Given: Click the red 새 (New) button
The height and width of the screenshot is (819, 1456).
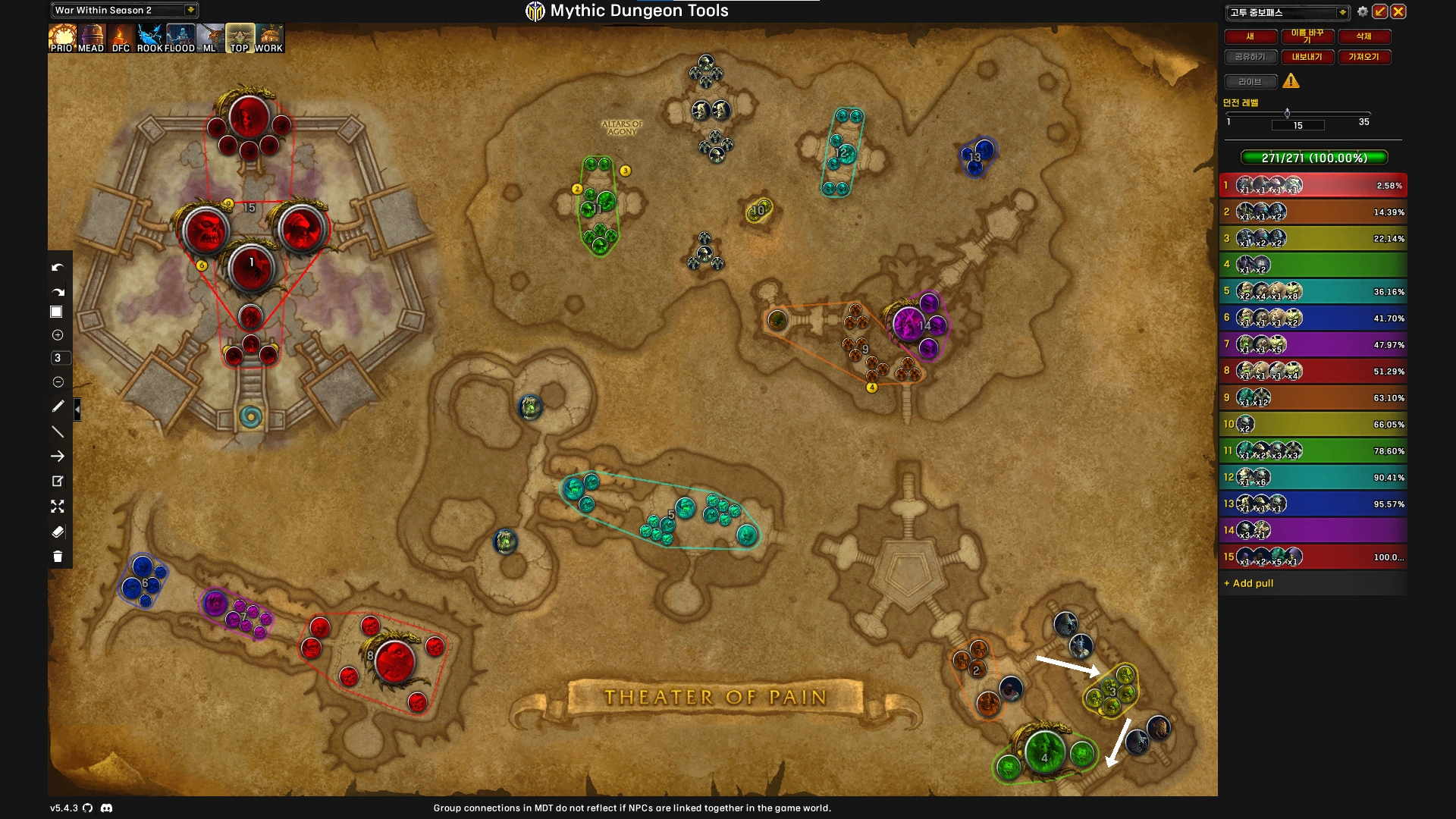Looking at the screenshot, I should 1250,36.
